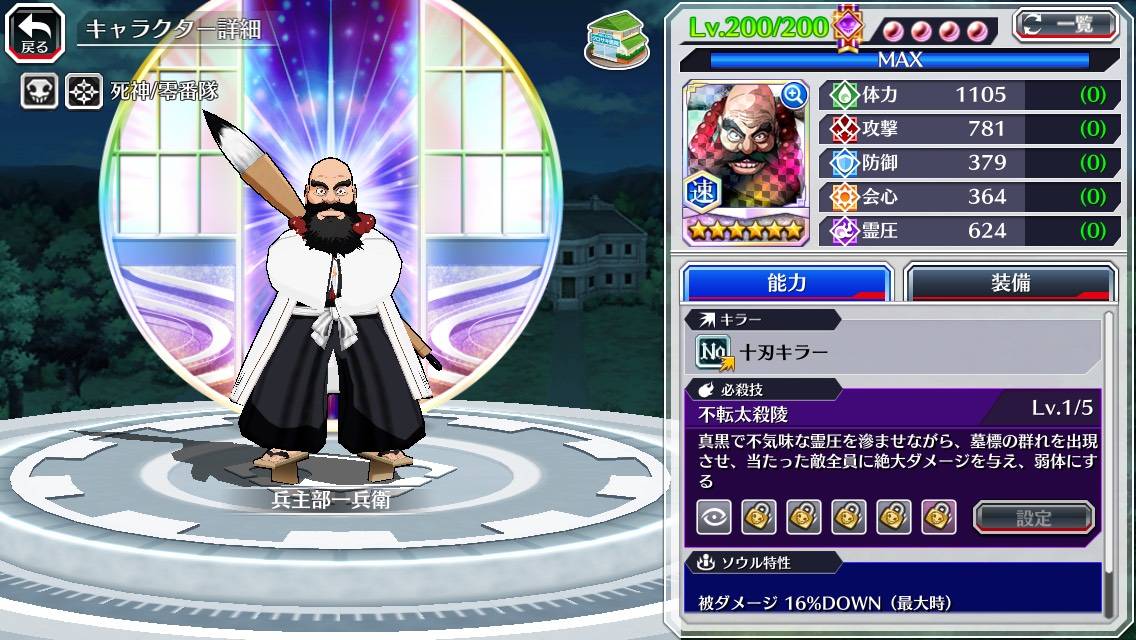Click the 設定 button for special move

click(1033, 517)
